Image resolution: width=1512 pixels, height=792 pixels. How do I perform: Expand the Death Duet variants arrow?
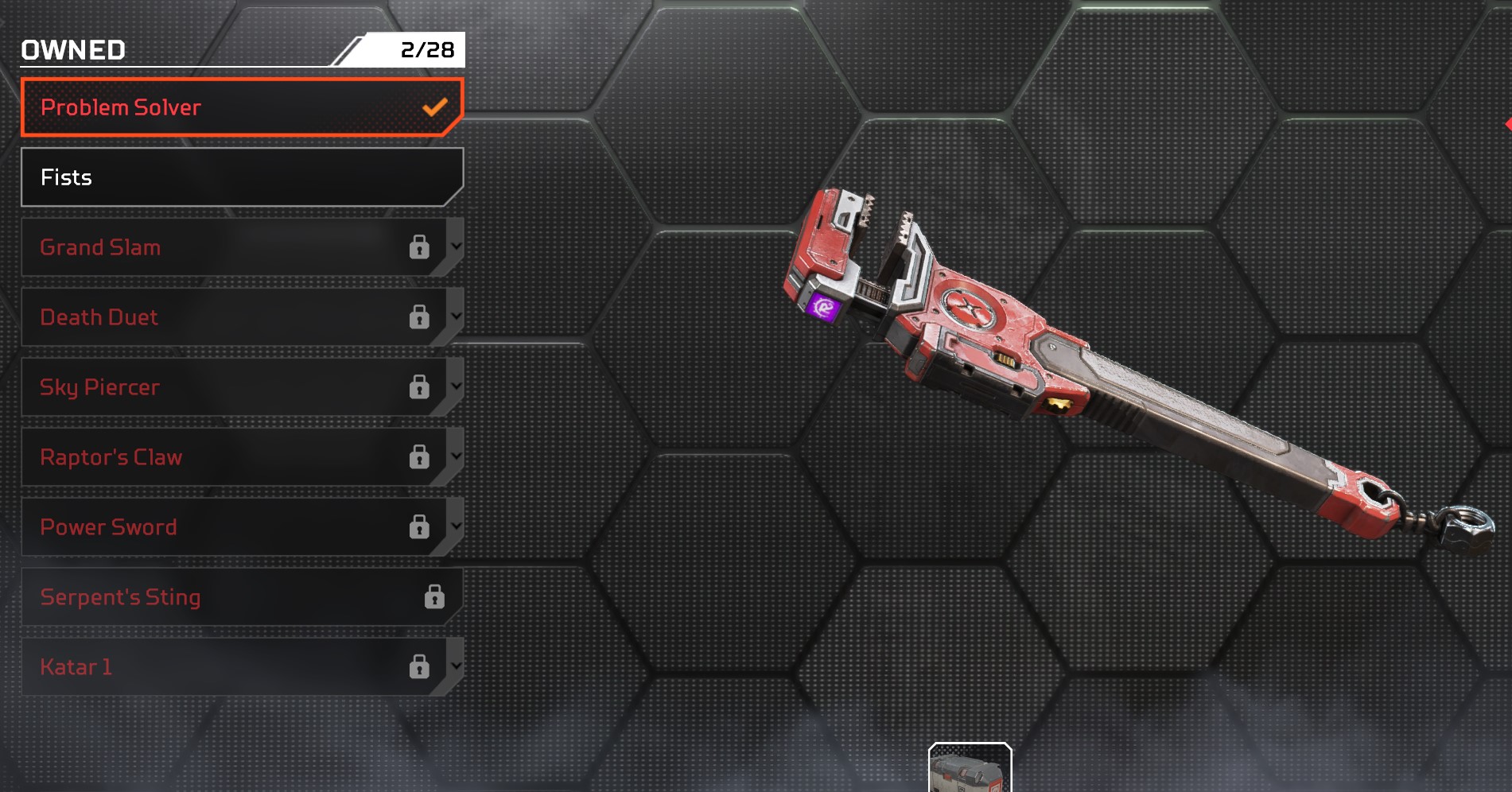(456, 316)
